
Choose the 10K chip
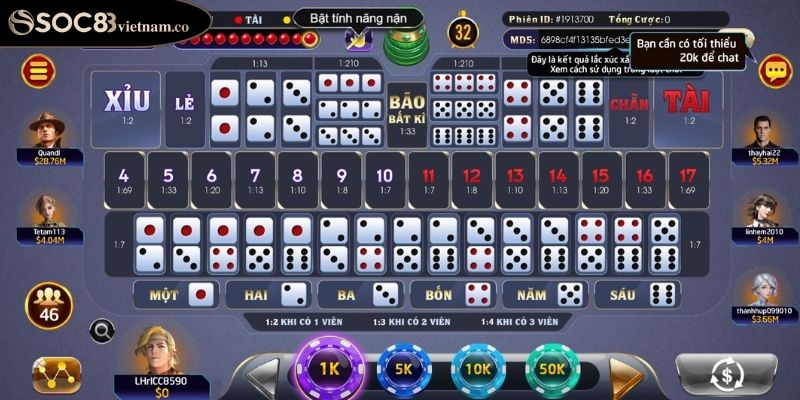click(478, 368)
